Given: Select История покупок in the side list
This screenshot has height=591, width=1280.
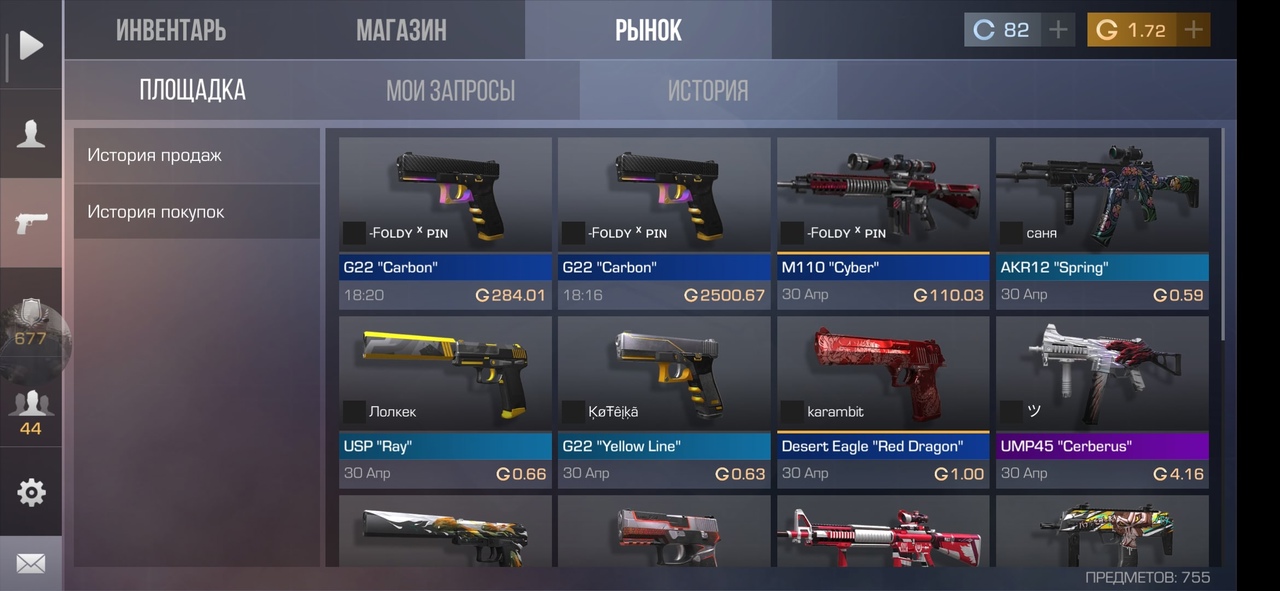Looking at the screenshot, I should pyautogui.click(x=196, y=212).
